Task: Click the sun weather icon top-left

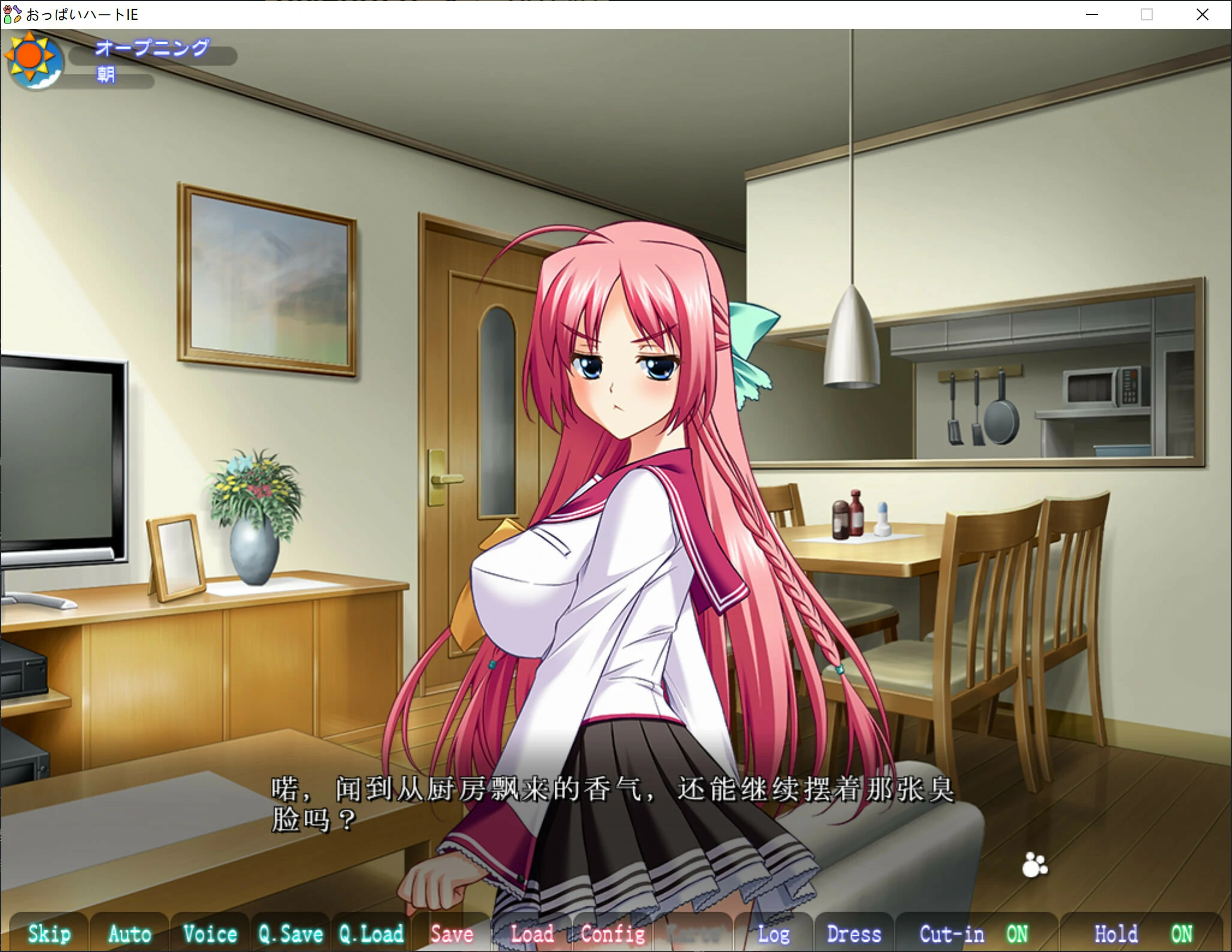Action: [x=34, y=59]
